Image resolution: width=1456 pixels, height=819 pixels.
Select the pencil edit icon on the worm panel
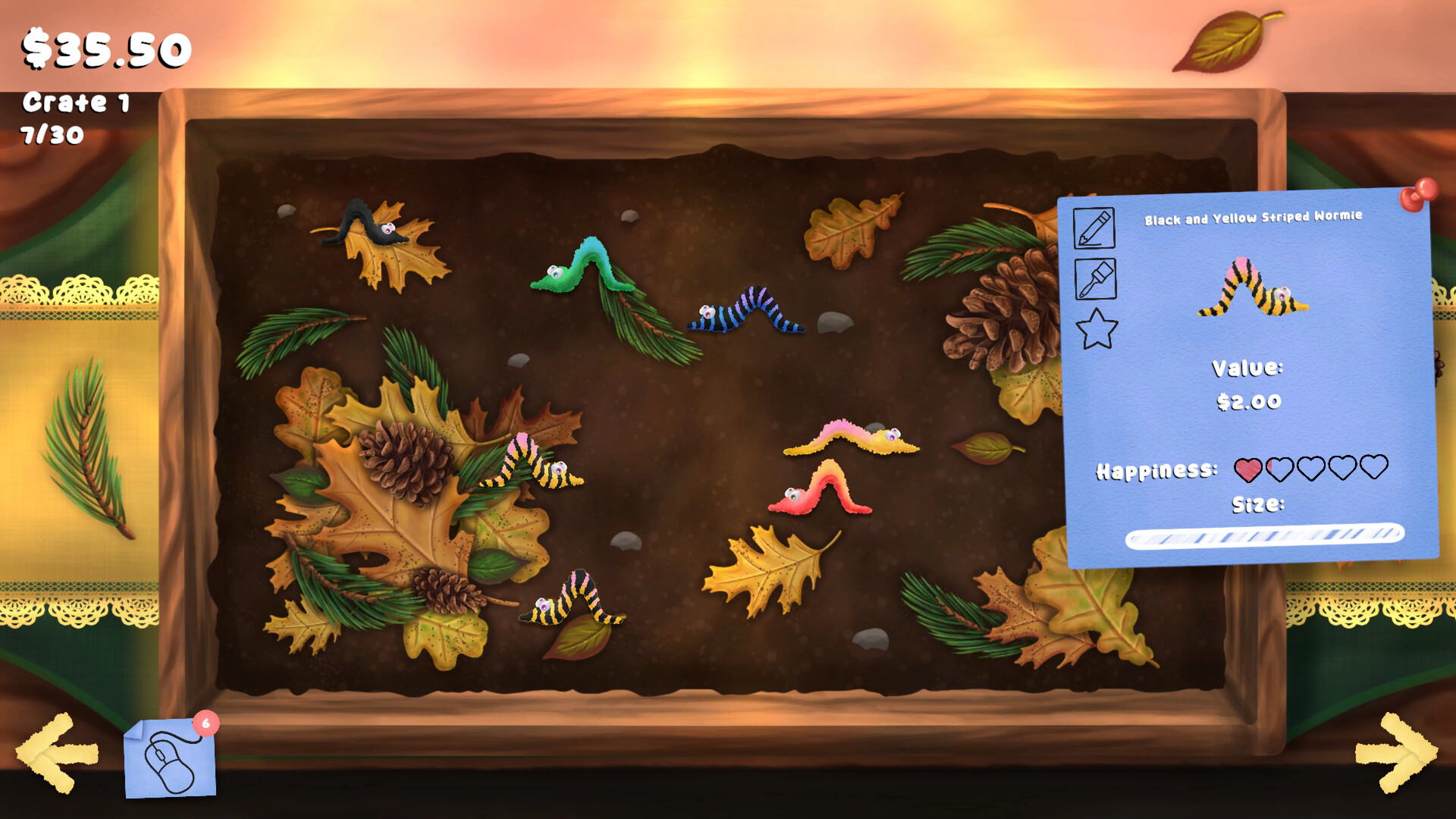1094,227
